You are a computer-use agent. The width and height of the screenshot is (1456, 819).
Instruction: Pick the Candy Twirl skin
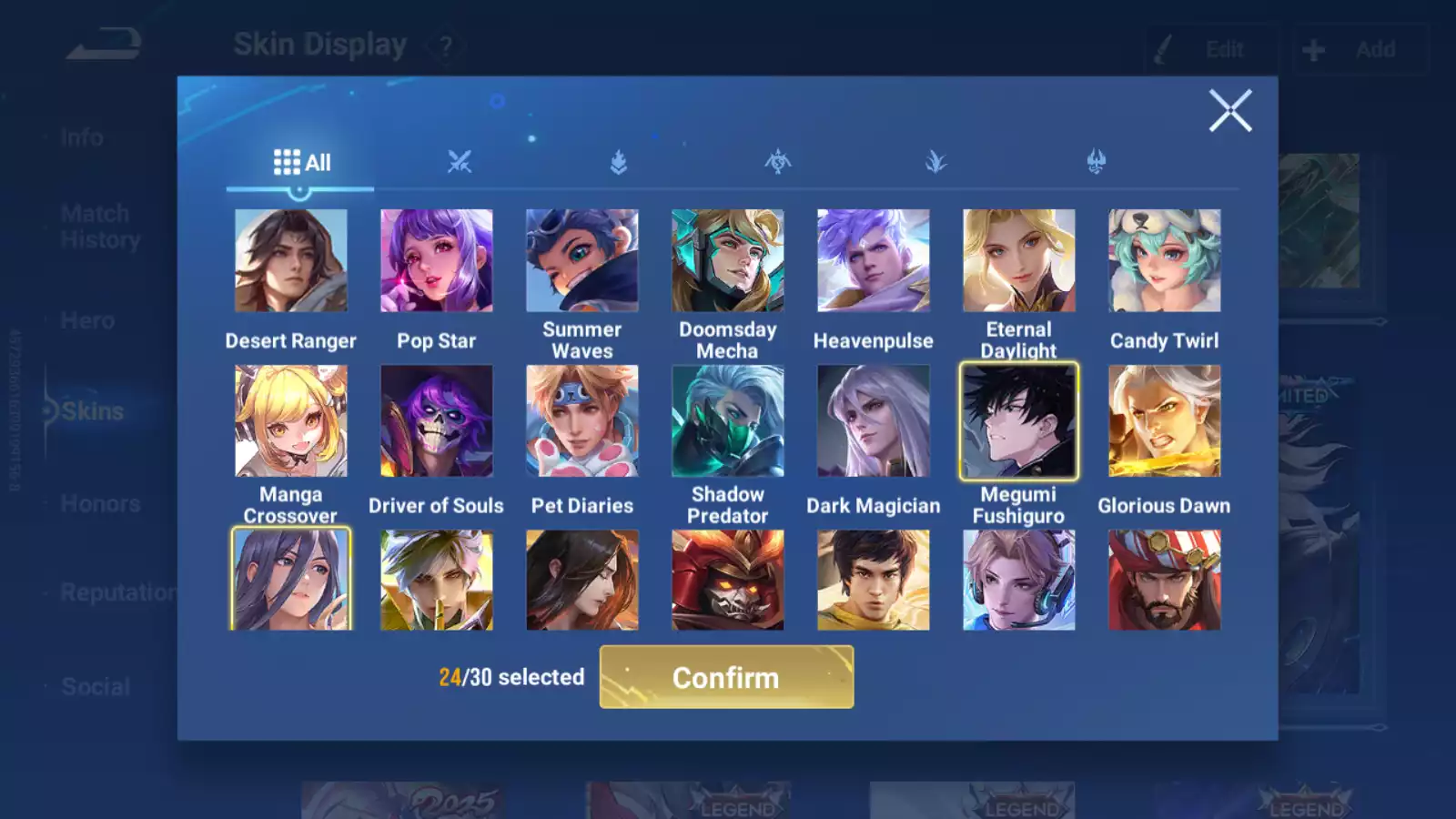point(1164,261)
